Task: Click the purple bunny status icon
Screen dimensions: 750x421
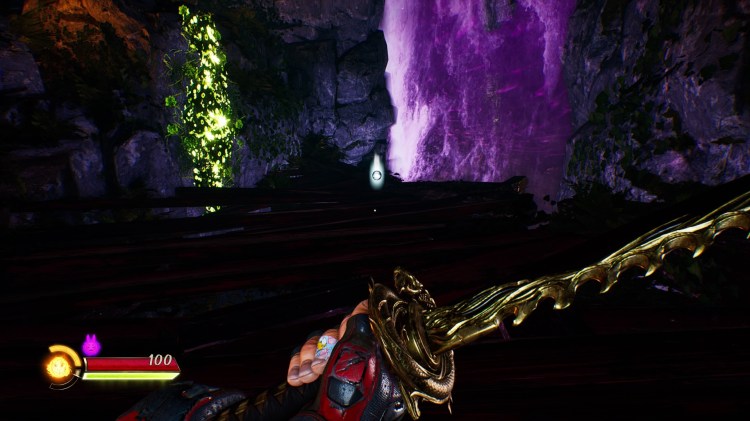Action: click(x=91, y=345)
